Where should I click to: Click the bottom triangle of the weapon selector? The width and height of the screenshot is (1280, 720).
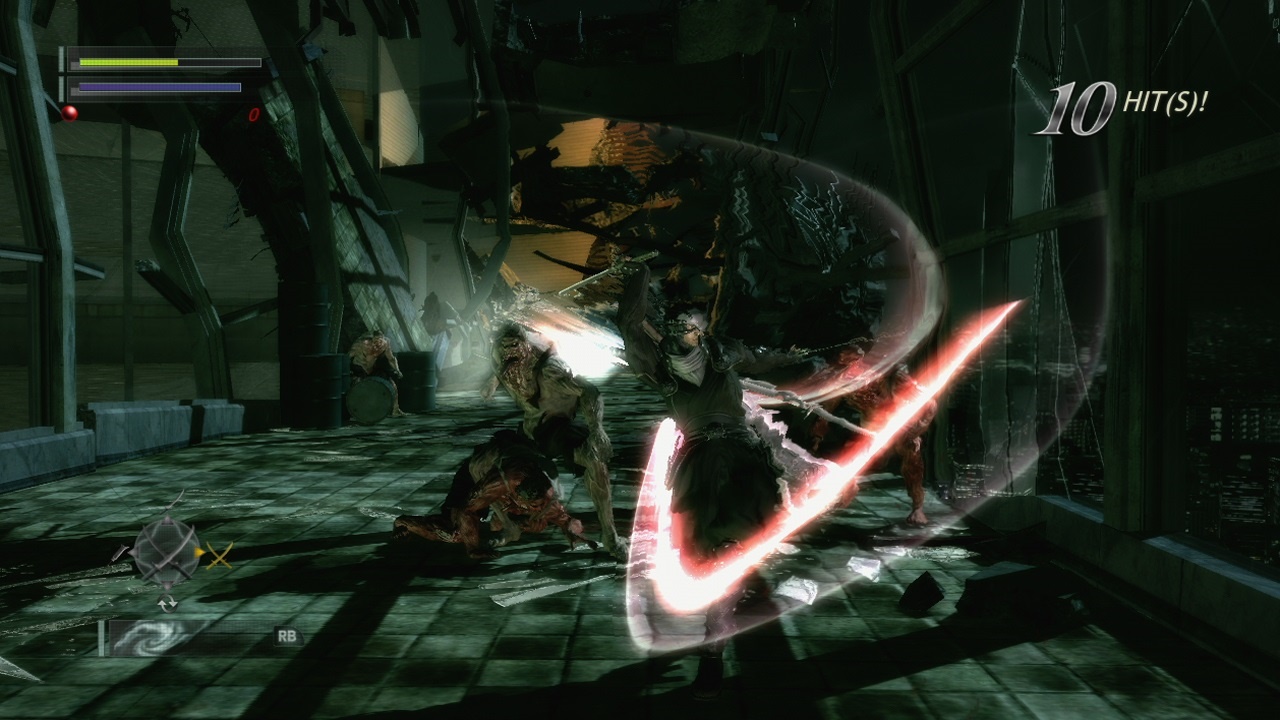coord(167,586)
